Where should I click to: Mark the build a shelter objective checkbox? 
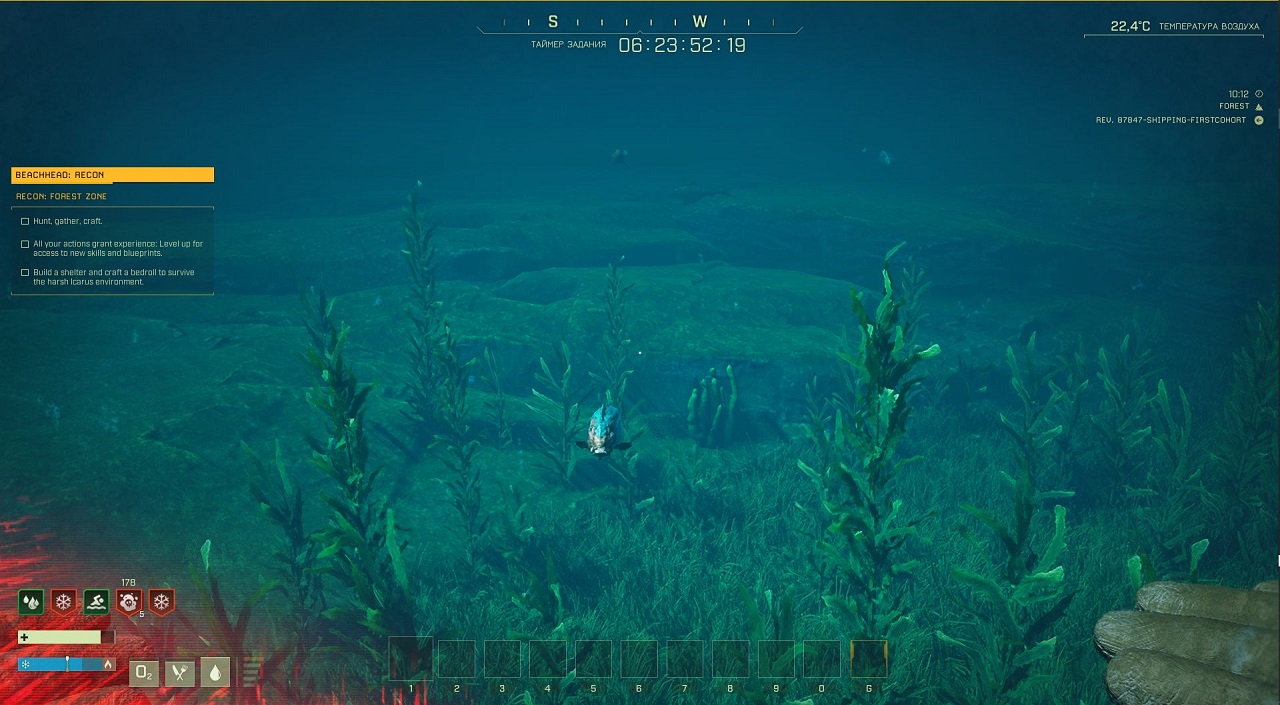(x=25, y=272)
